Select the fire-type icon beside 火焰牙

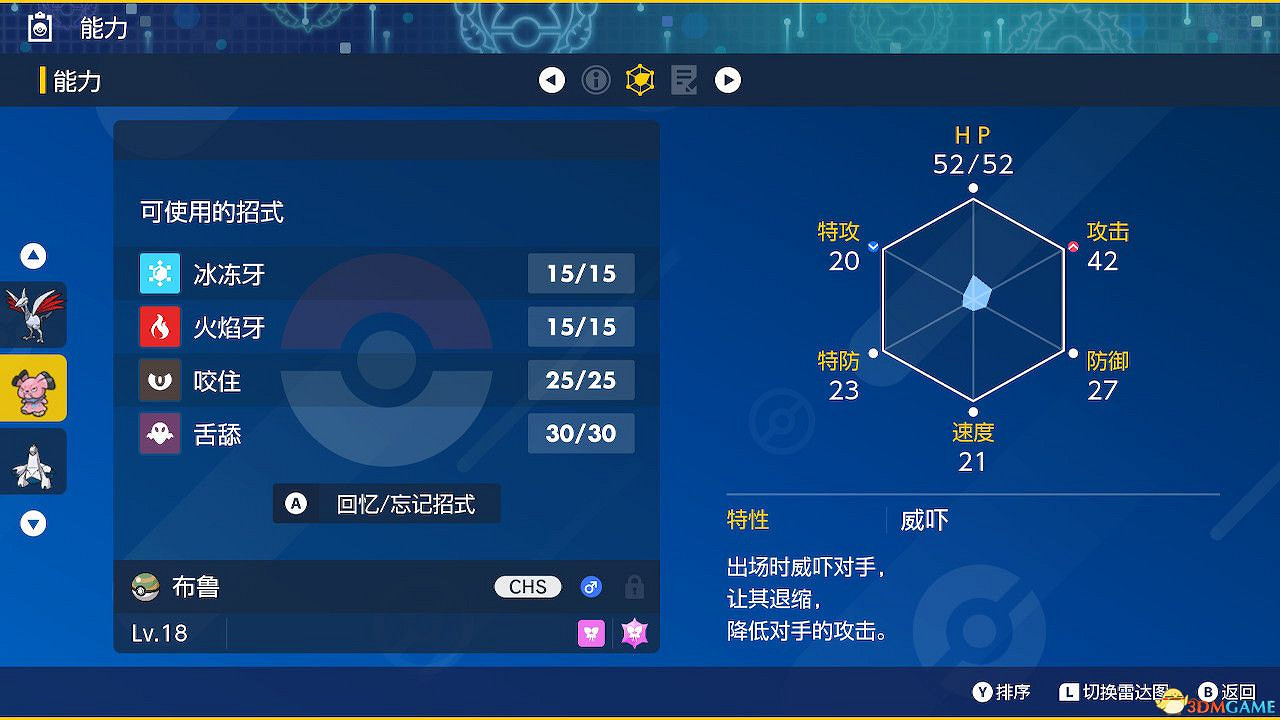tap(160, 327)
